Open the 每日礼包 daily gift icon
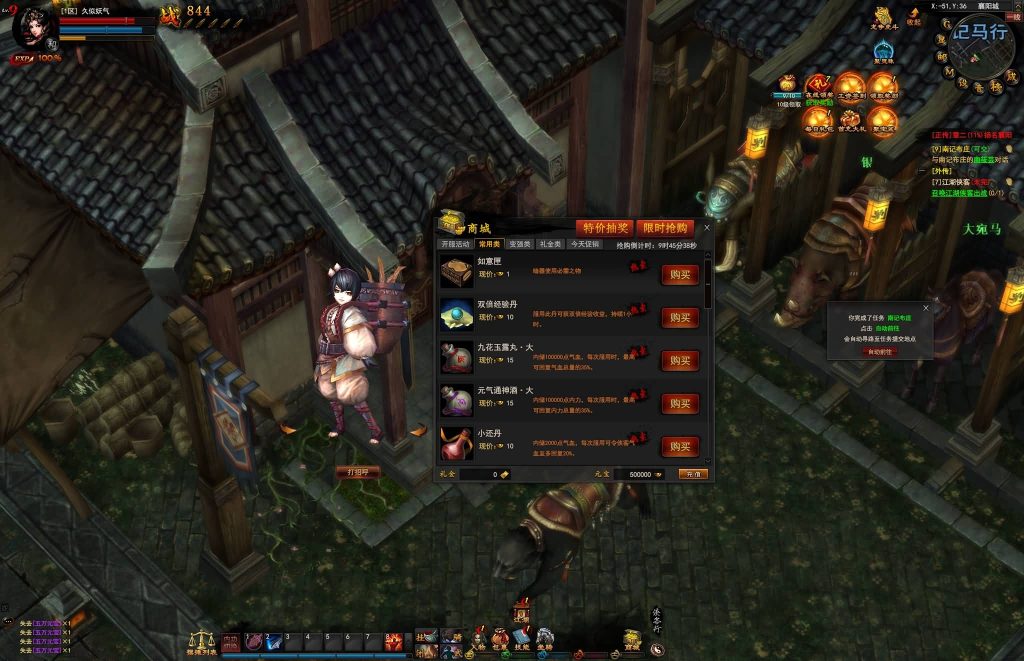This screenshot has height=661, width=1024. 819,119
